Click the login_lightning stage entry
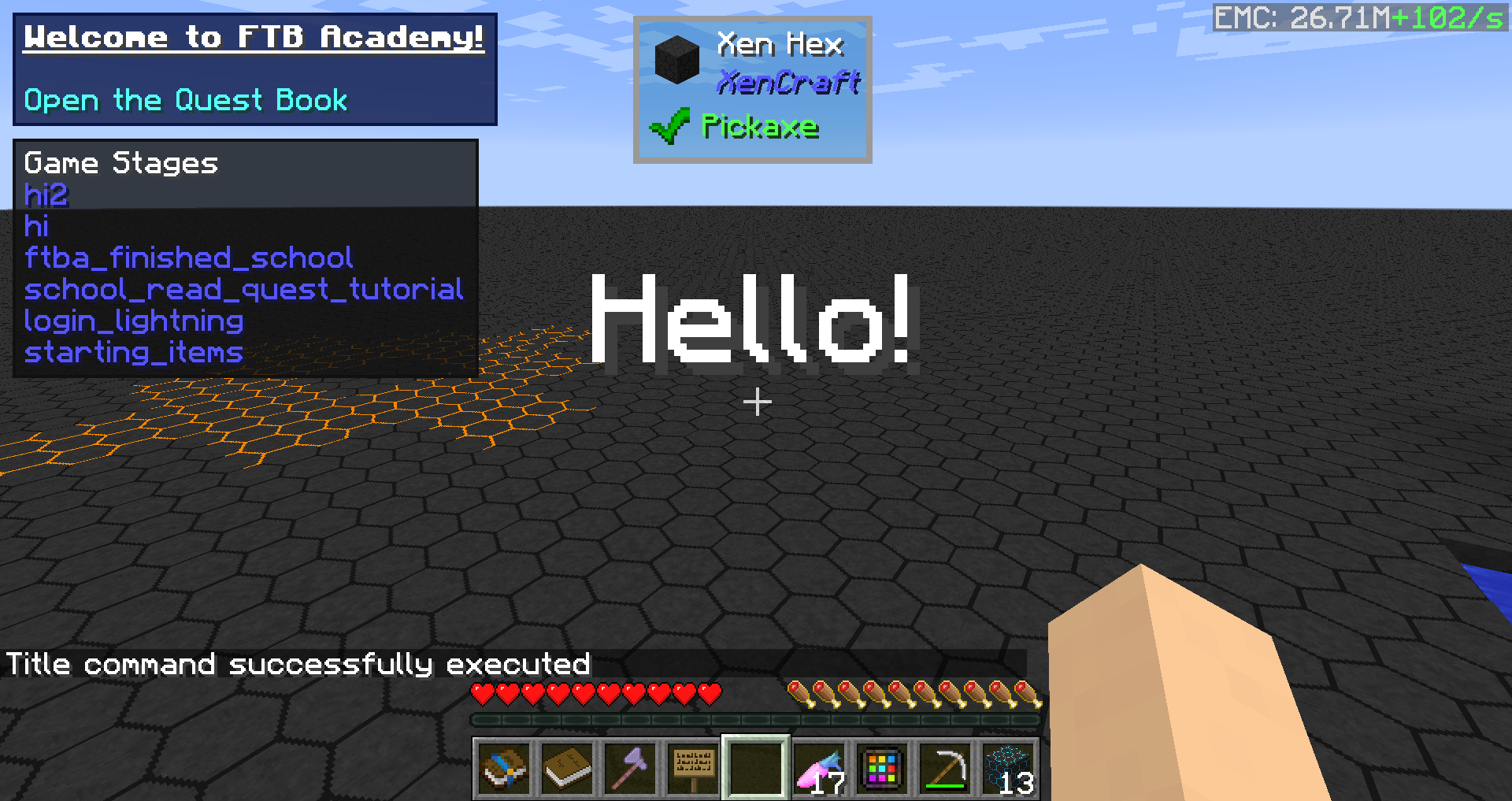 134,321
